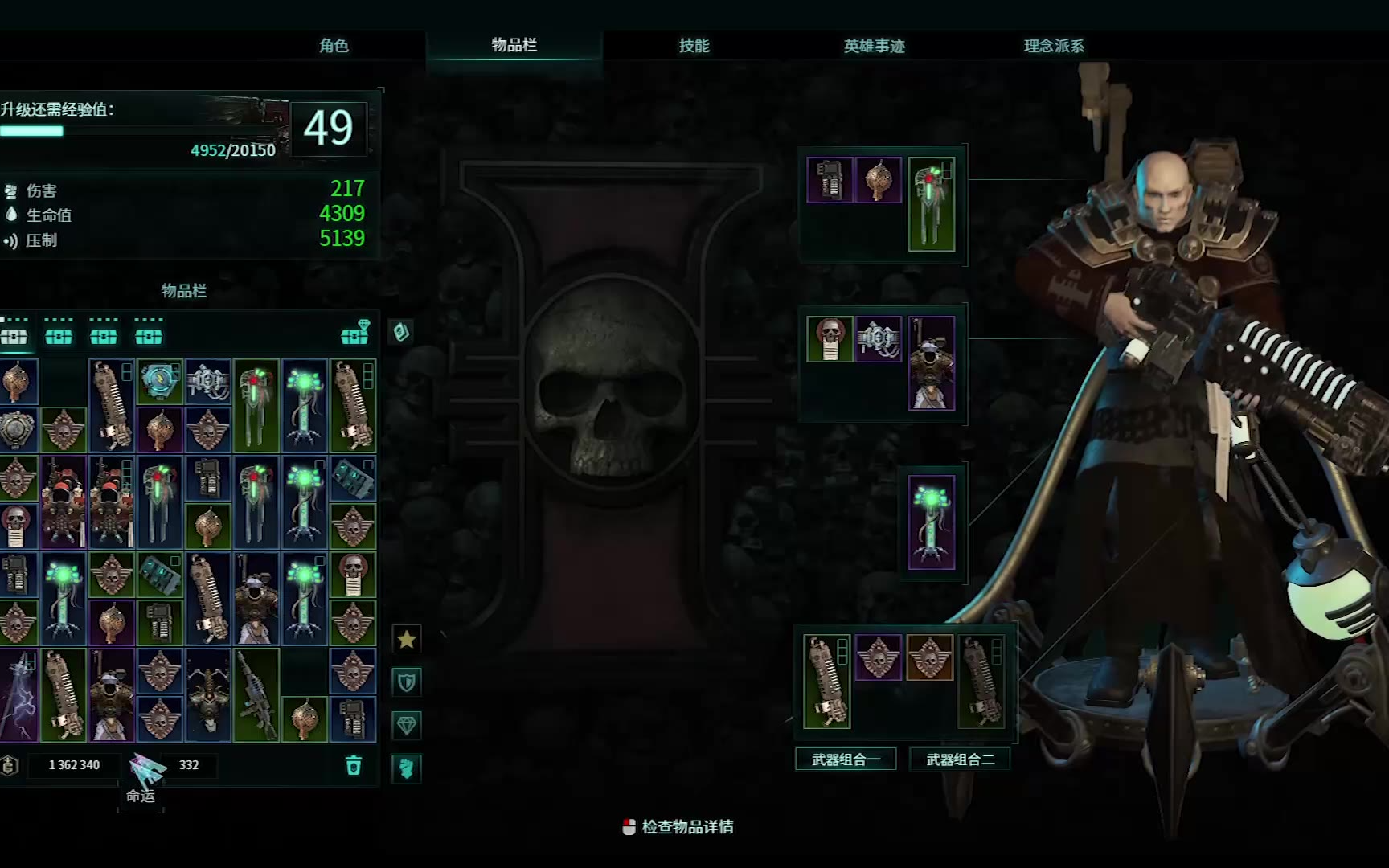Activate the shield filter button
The image size is (1389, 868).
[x=407, y=682]
